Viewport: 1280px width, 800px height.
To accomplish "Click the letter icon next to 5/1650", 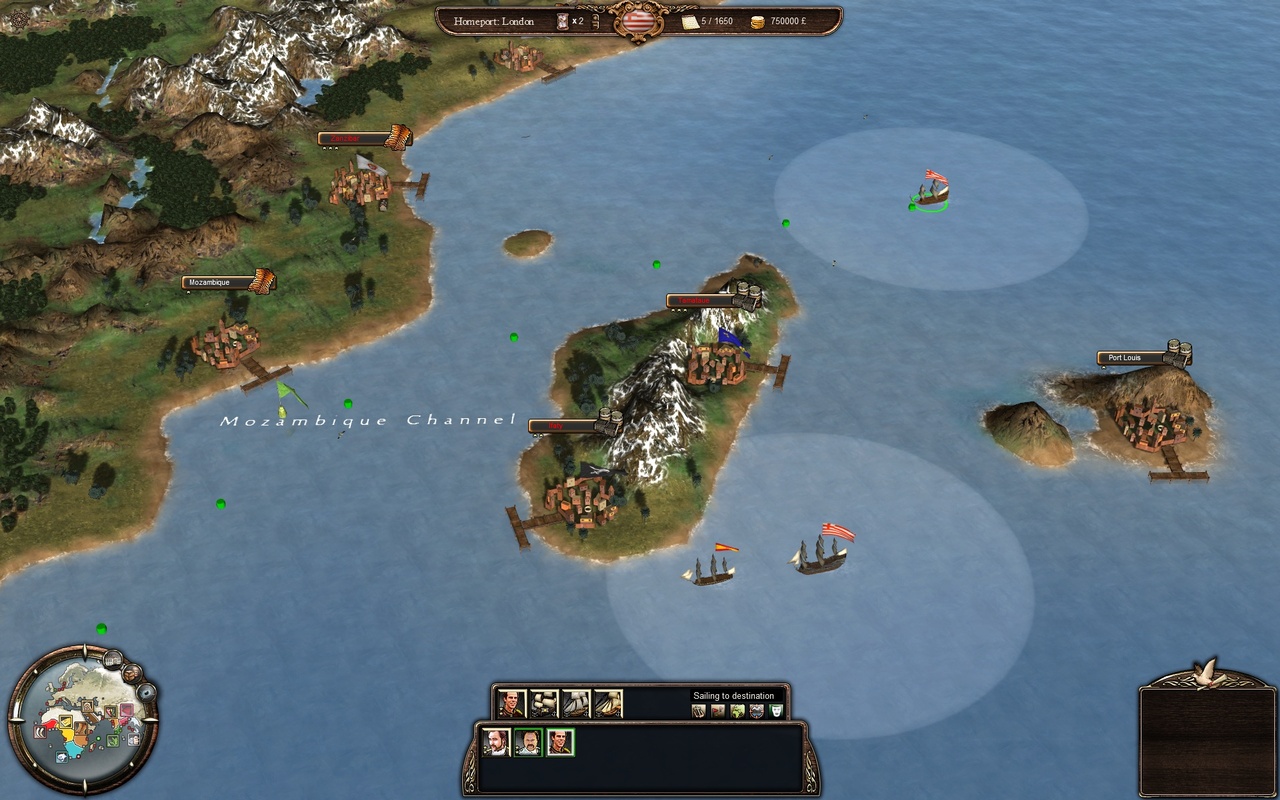I will 691,21.
